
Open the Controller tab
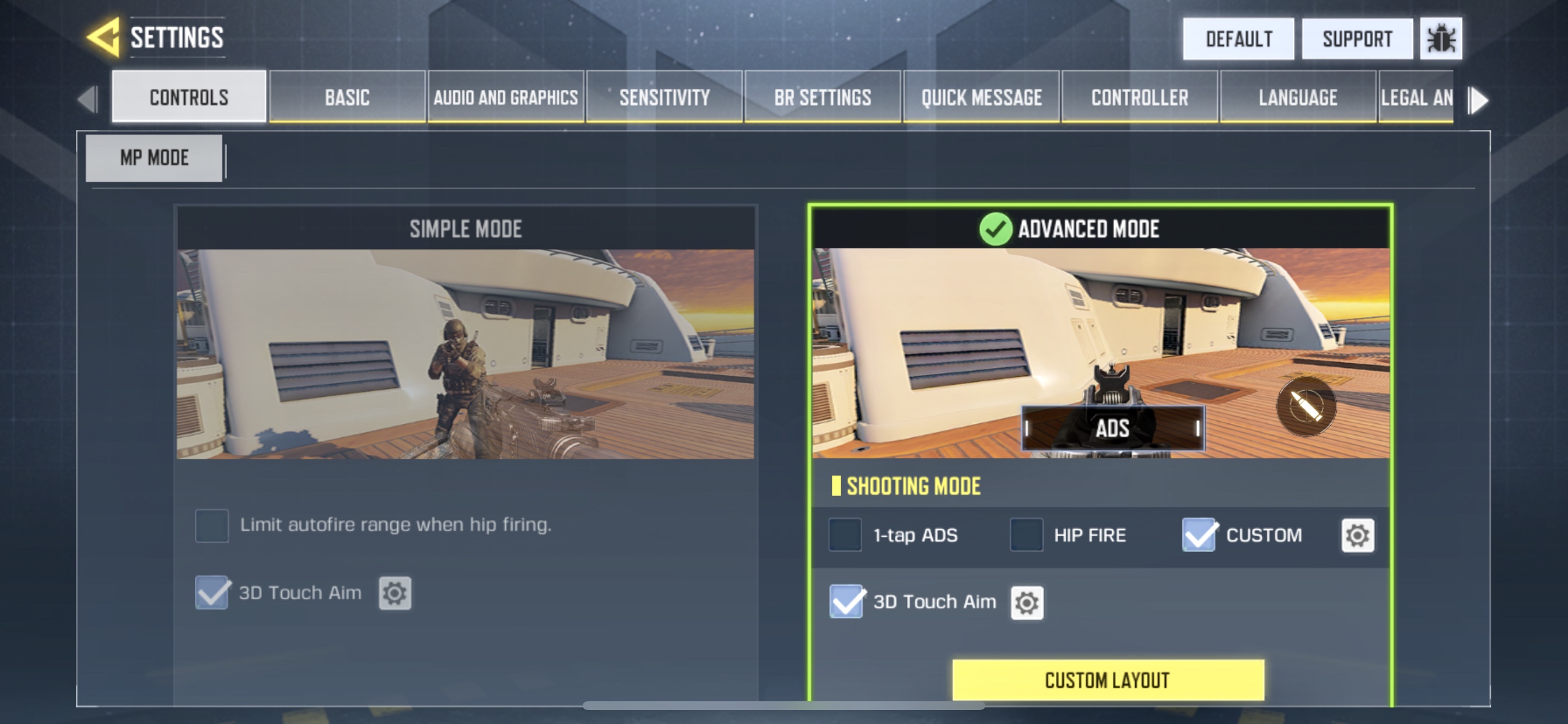click(1139, 97)
